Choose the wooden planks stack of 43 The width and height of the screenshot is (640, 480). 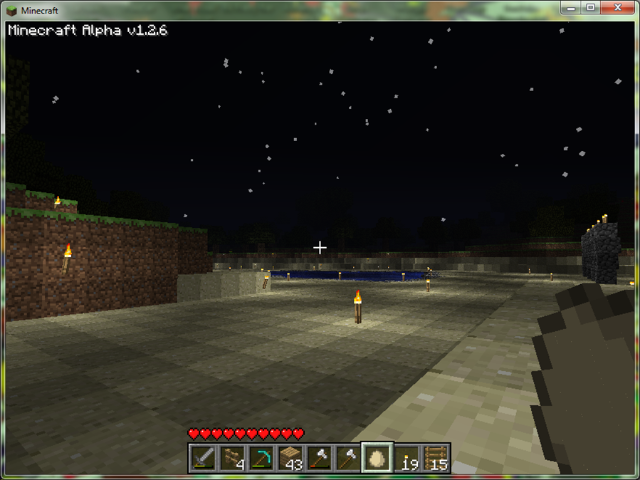click(x=291, y=458)
